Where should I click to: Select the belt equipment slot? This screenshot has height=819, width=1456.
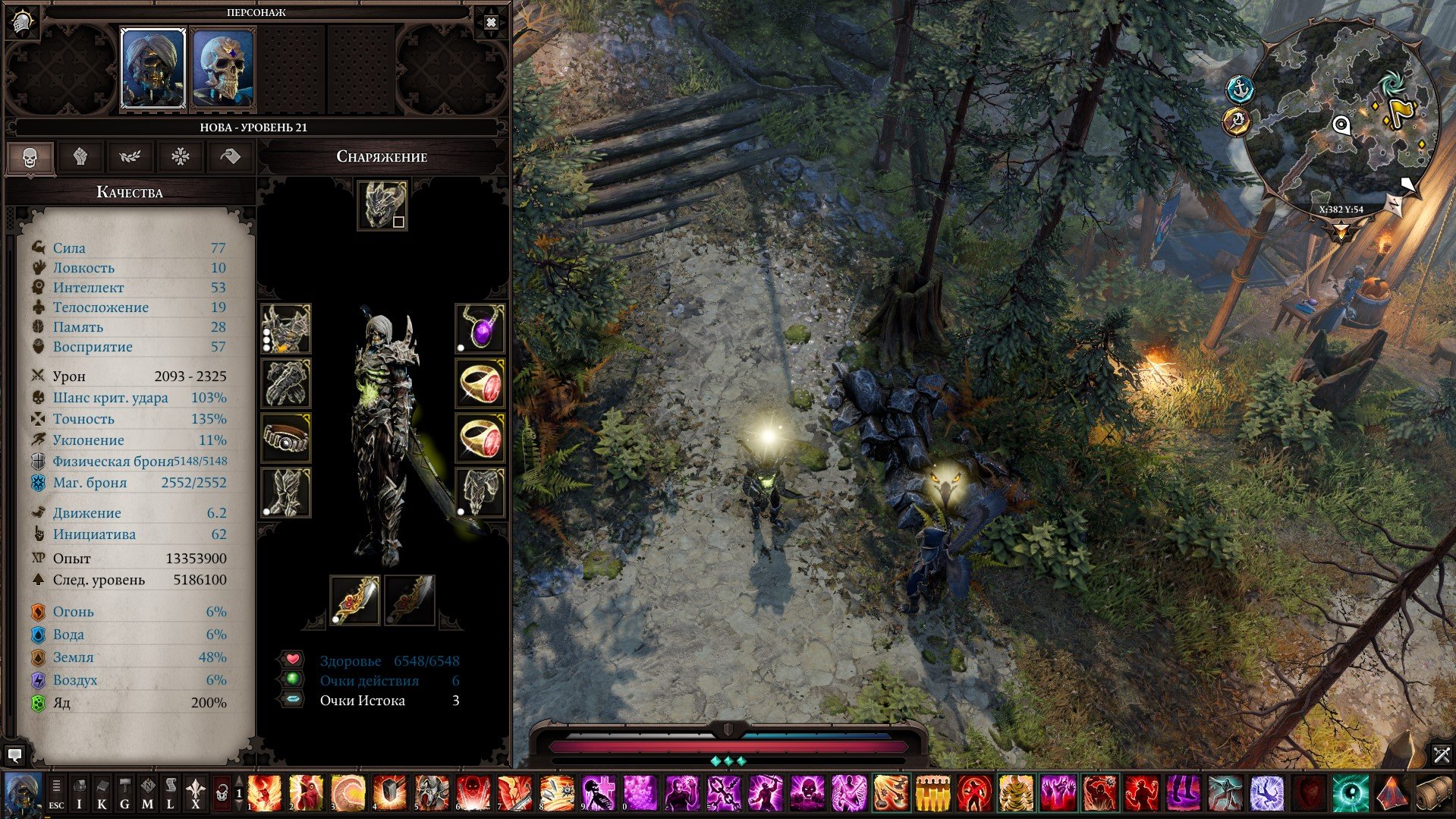coord(286,439)
